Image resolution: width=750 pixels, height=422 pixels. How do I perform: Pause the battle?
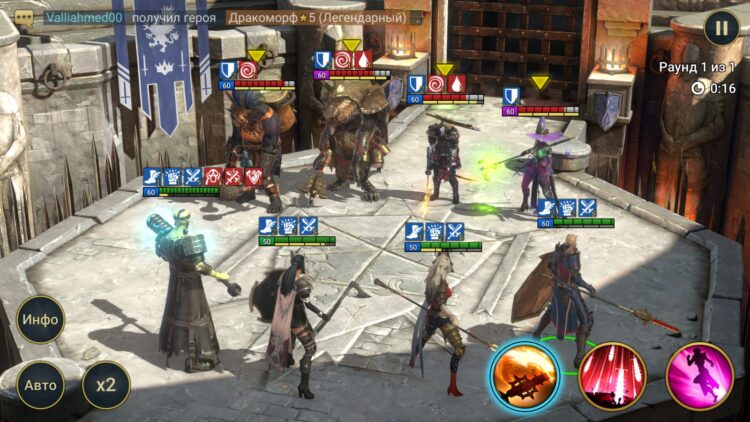(x=721, y=27)
